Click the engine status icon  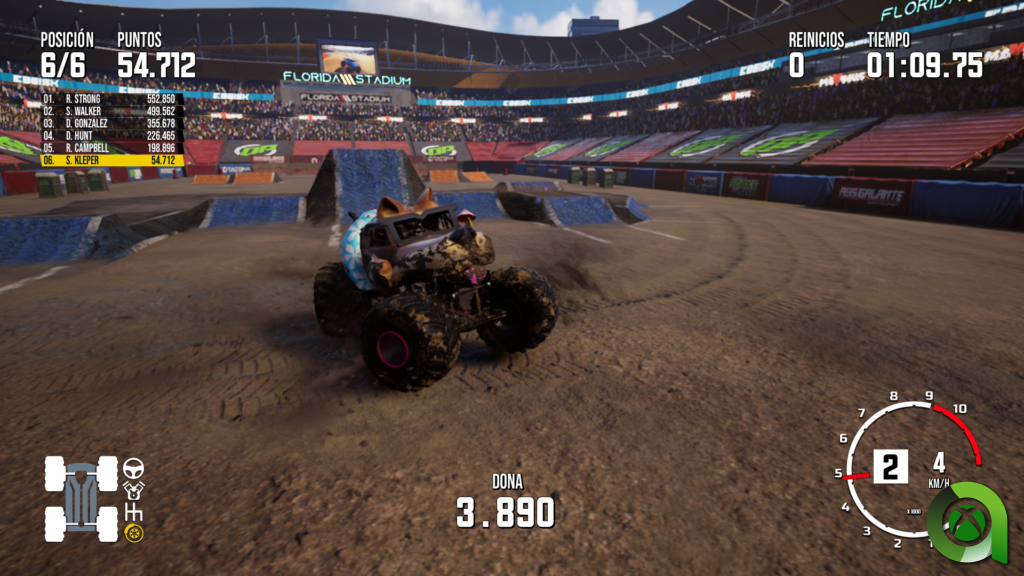[133, 490]
